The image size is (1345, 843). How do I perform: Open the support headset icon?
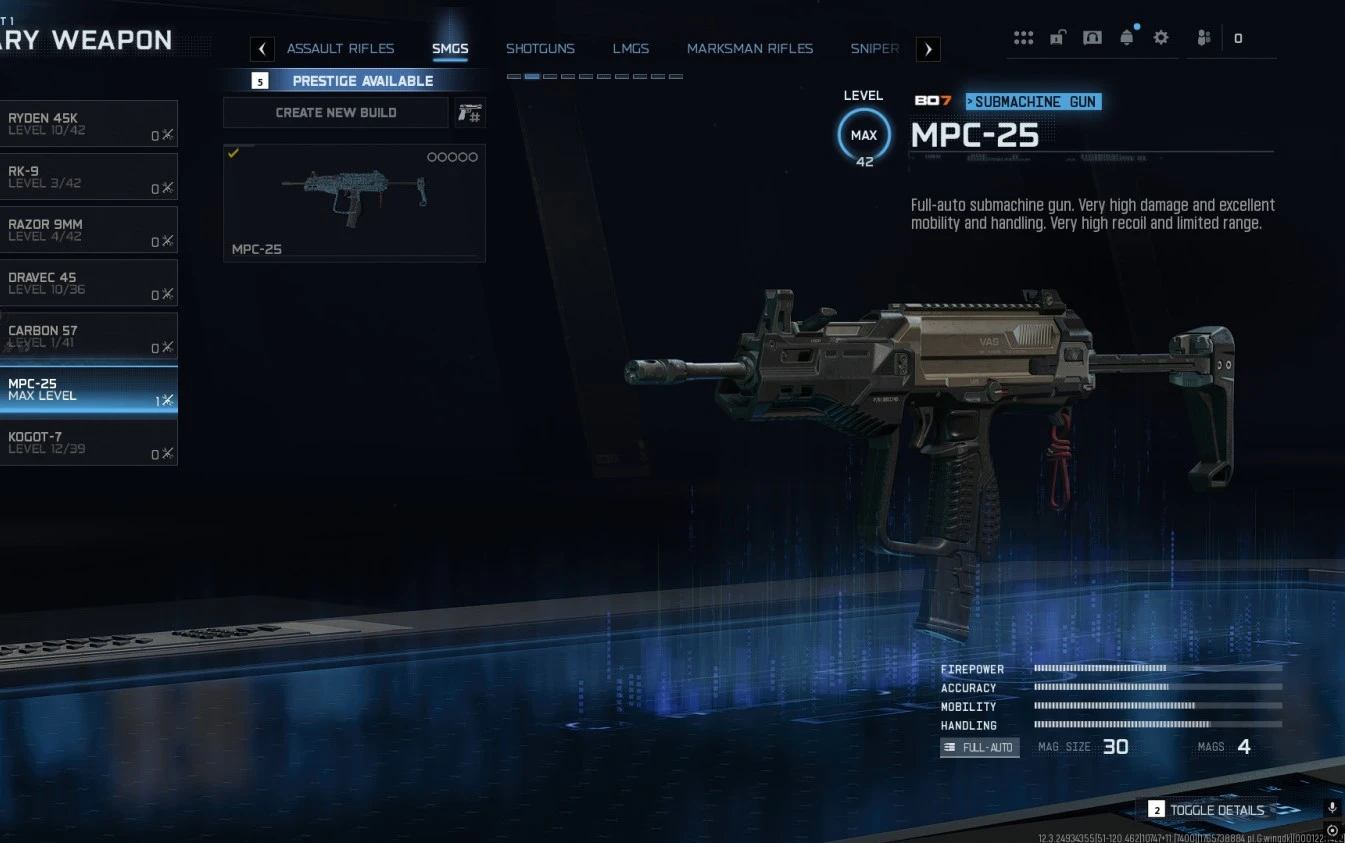(x=1092, y=37)
